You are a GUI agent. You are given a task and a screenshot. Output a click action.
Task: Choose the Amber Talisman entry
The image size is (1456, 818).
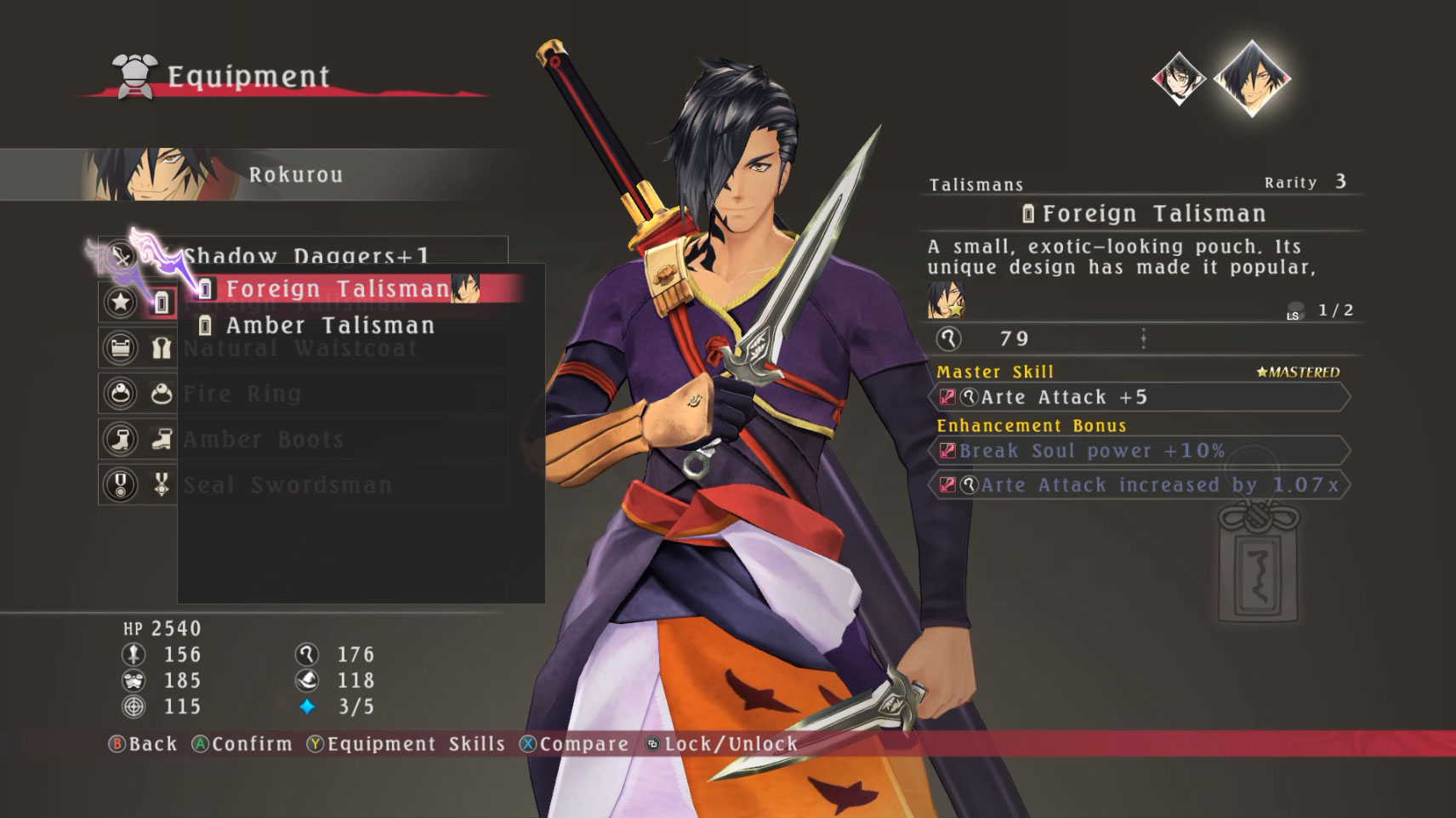click(330, 326)
